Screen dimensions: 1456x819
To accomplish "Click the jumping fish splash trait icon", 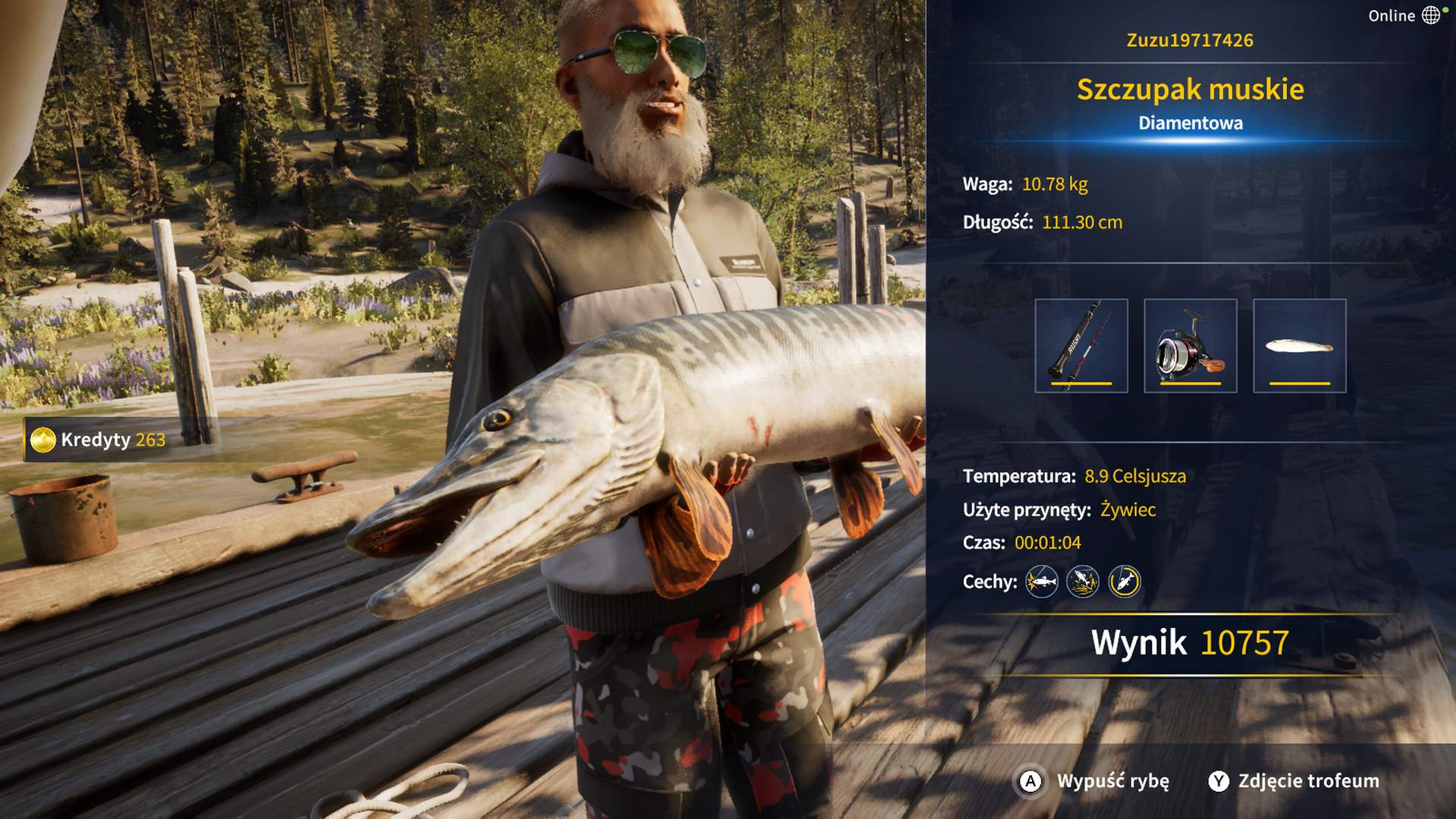I will pos(1083,582).
